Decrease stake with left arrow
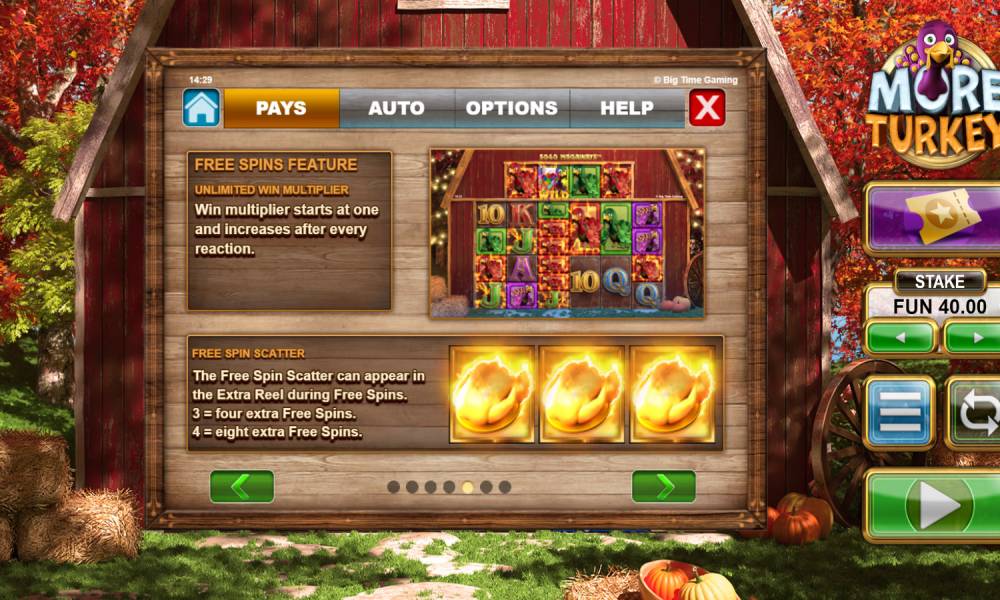Viewport: 1000px width, 600px height. 901,337
